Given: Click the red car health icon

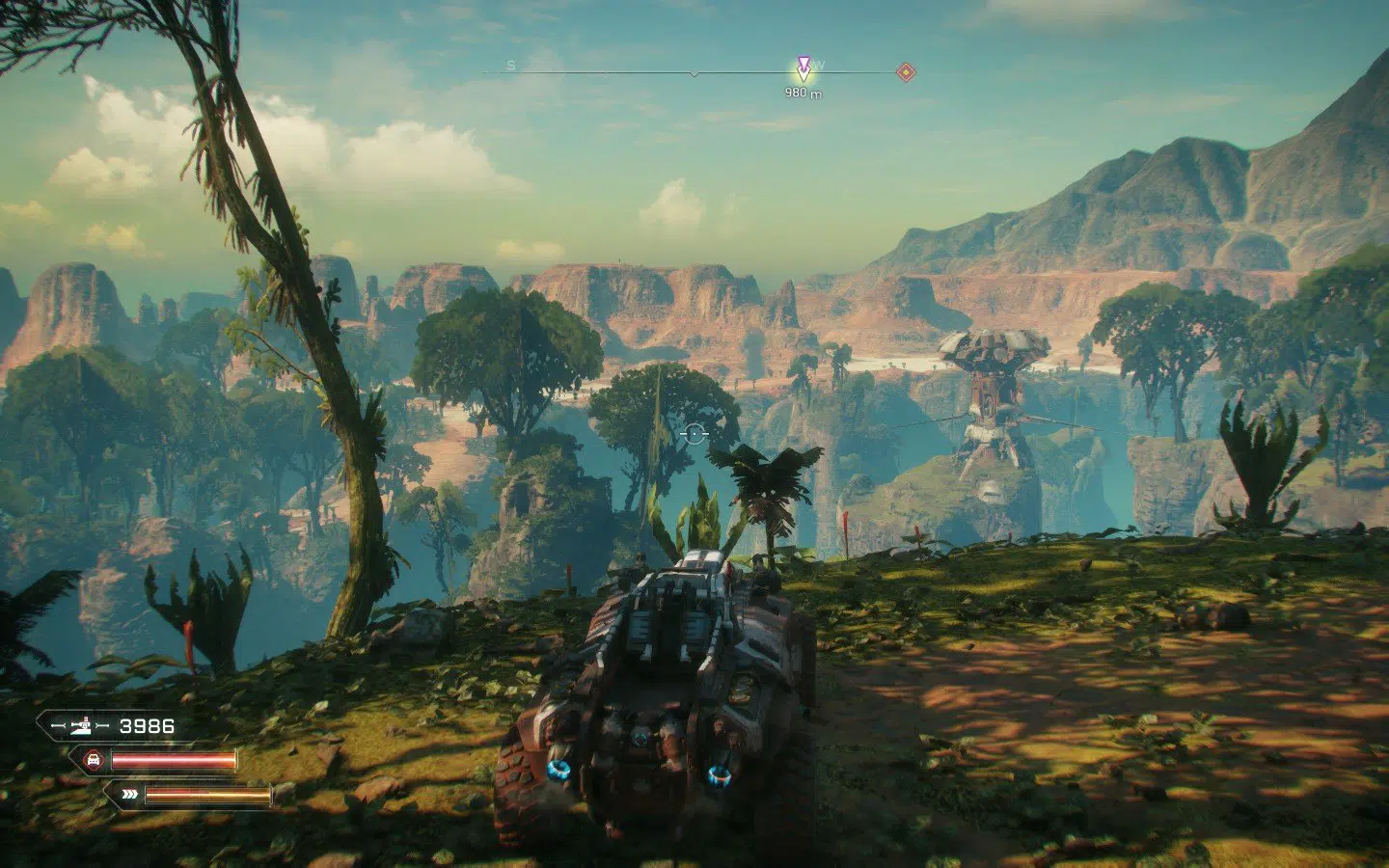Looking at the screenshot, I should point(93,760).
